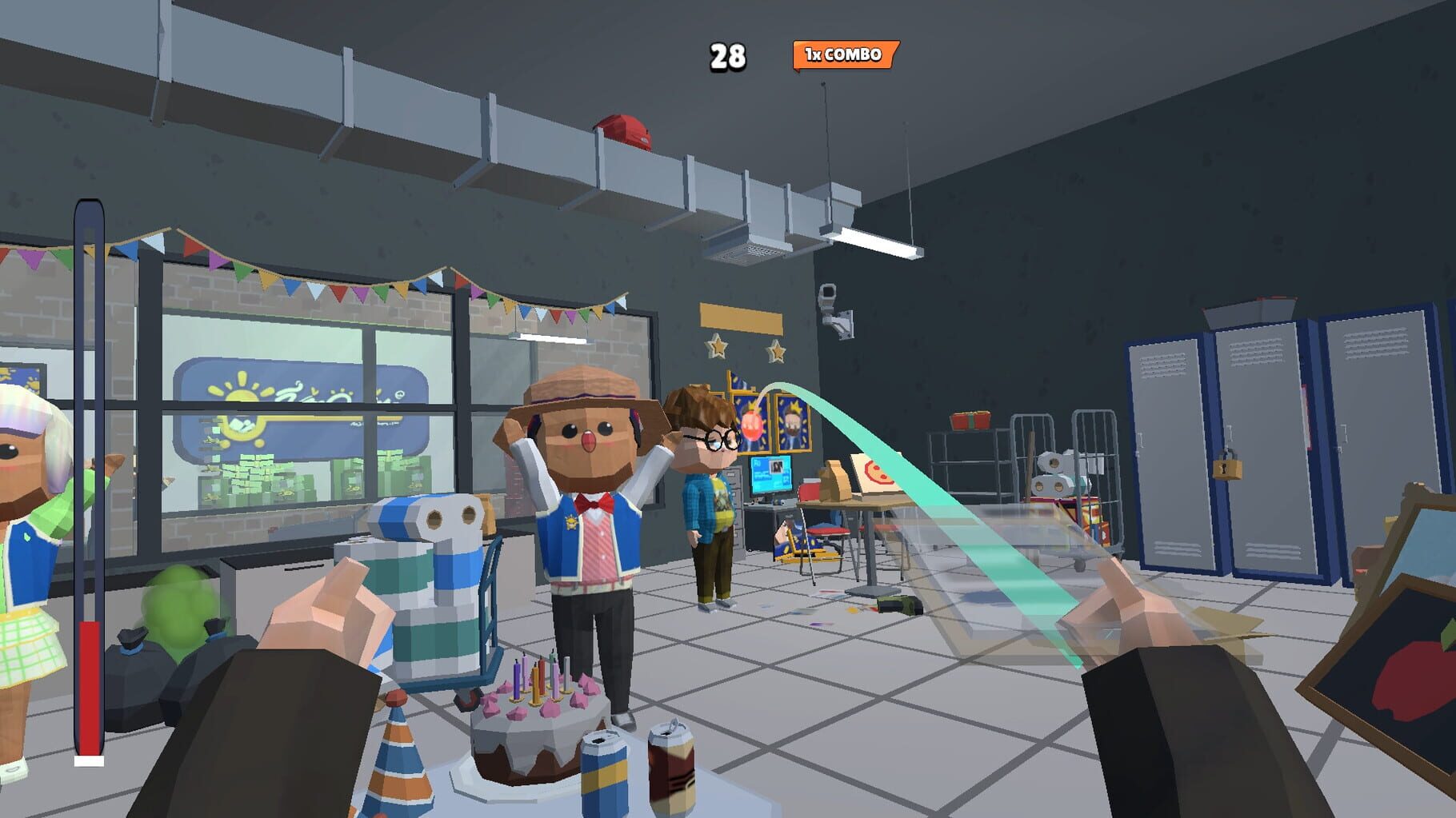Click the red alarm box on the ceiling duct
The width and height of the screenshot is (1456, 818).
(x=625, y=128)
